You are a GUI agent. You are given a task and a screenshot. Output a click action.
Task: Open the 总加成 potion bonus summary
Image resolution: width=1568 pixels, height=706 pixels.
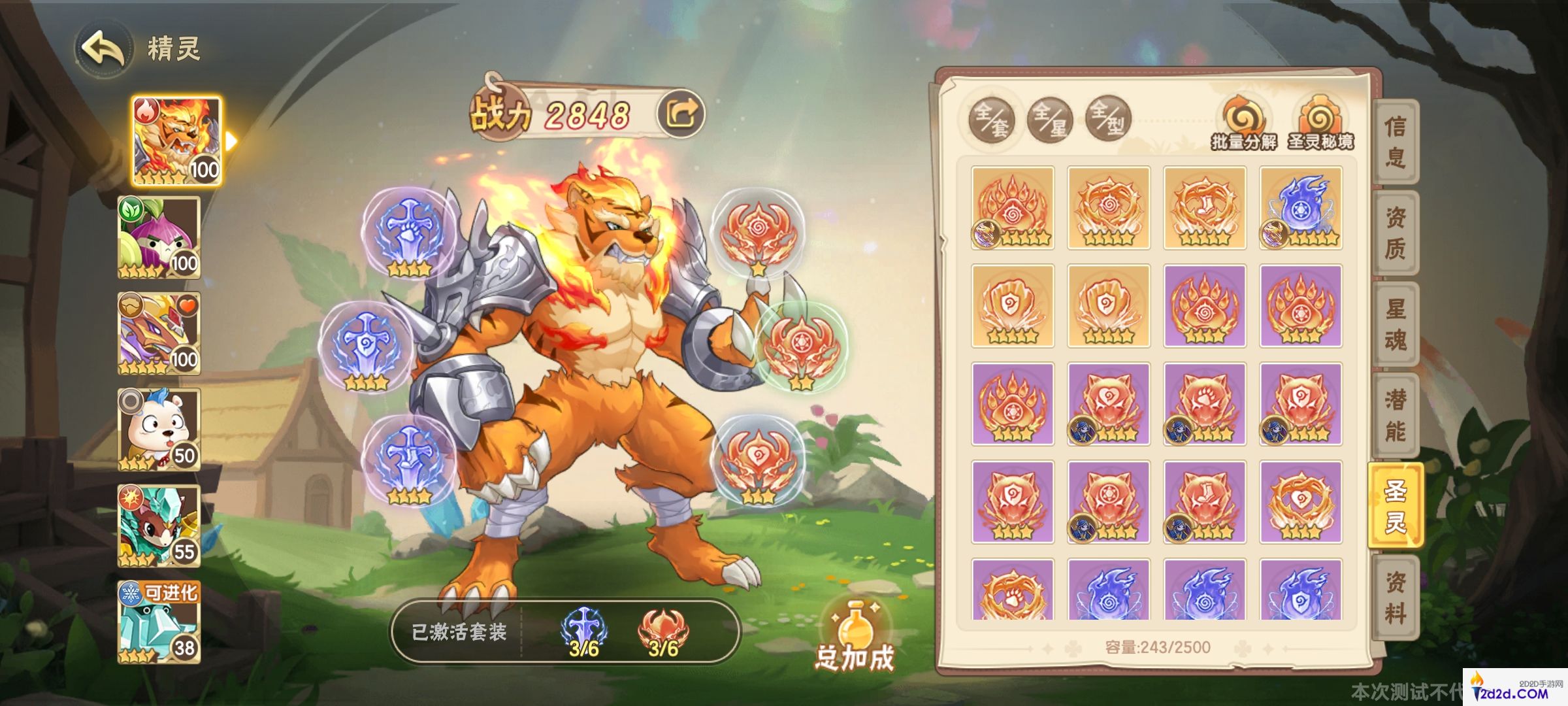(x=855, y=637)
